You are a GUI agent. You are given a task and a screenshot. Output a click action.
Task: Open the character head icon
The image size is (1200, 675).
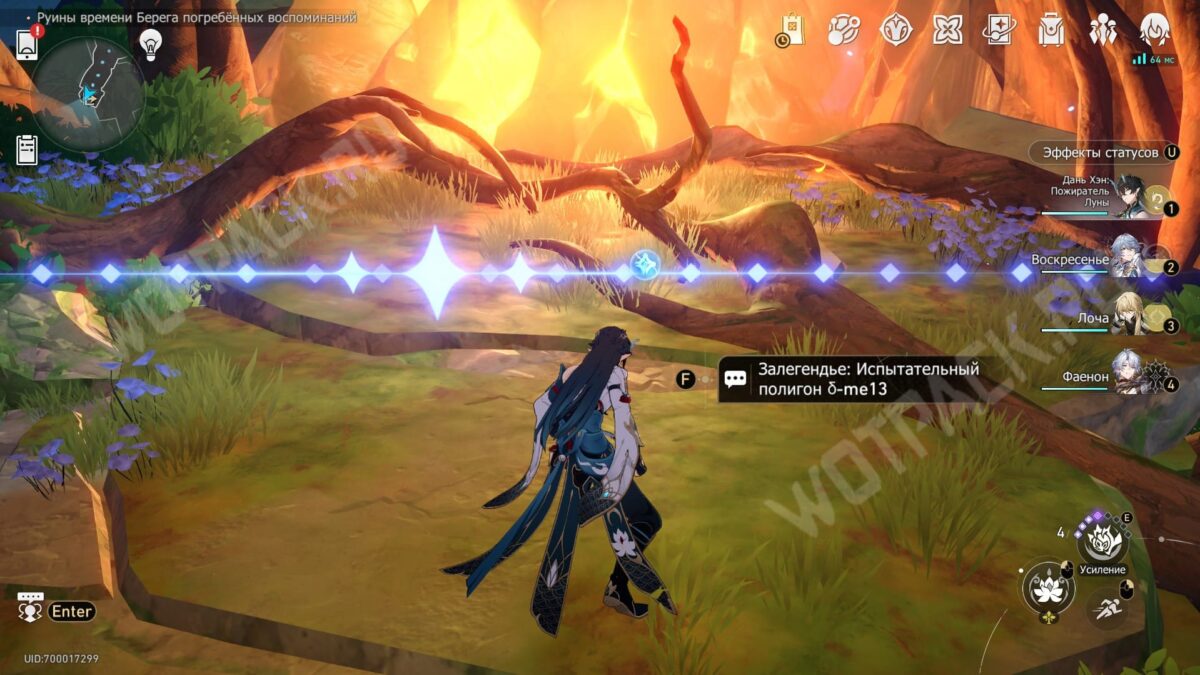[1156, 30]
